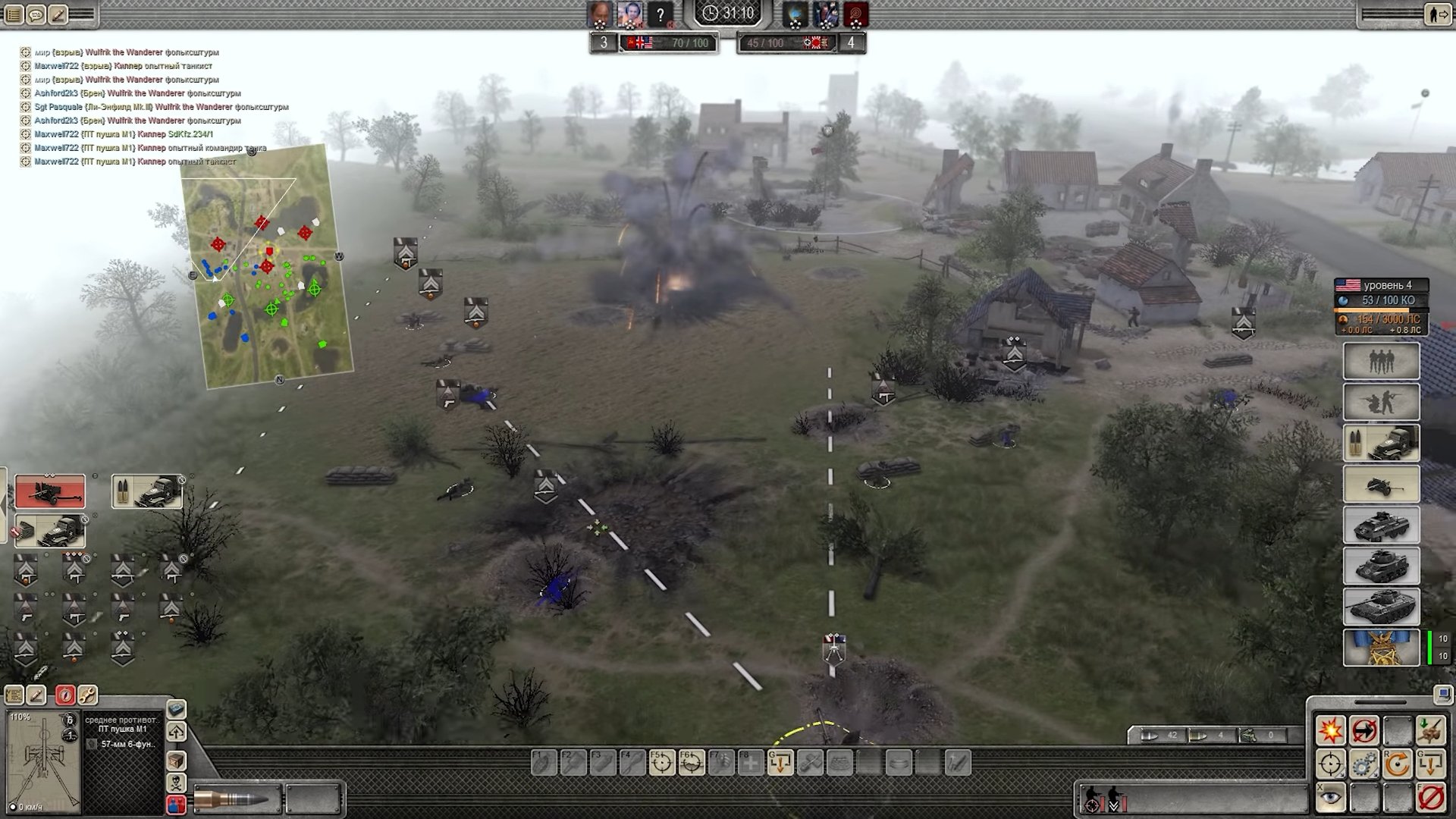Select the red anti-tank gun unit card
Image resolution: width=1456 pixels, height=819 pixels.
point(50,491)
